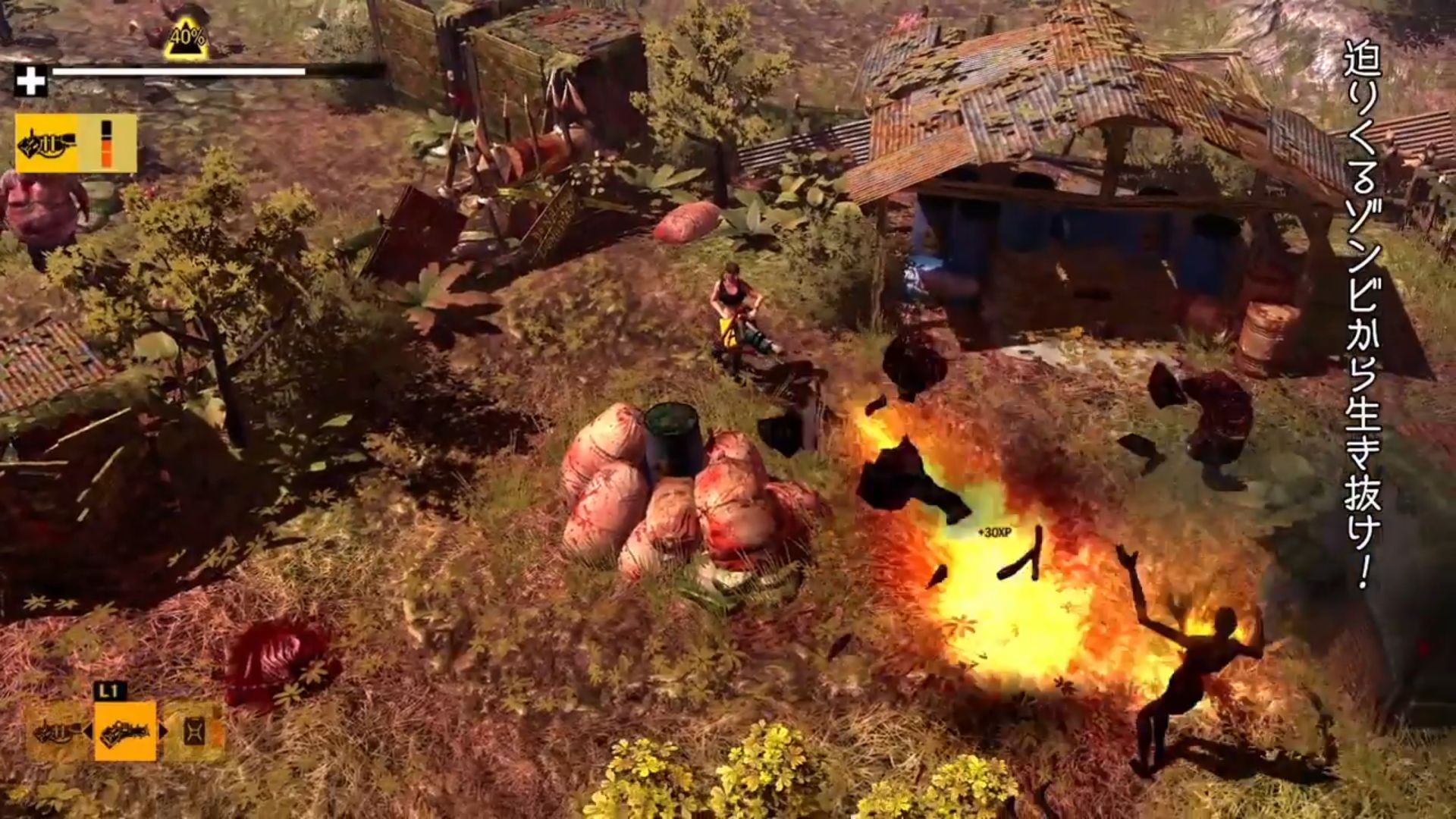
Task: Click the left arrow to cycle weapon selection
Action: point(86,731)
